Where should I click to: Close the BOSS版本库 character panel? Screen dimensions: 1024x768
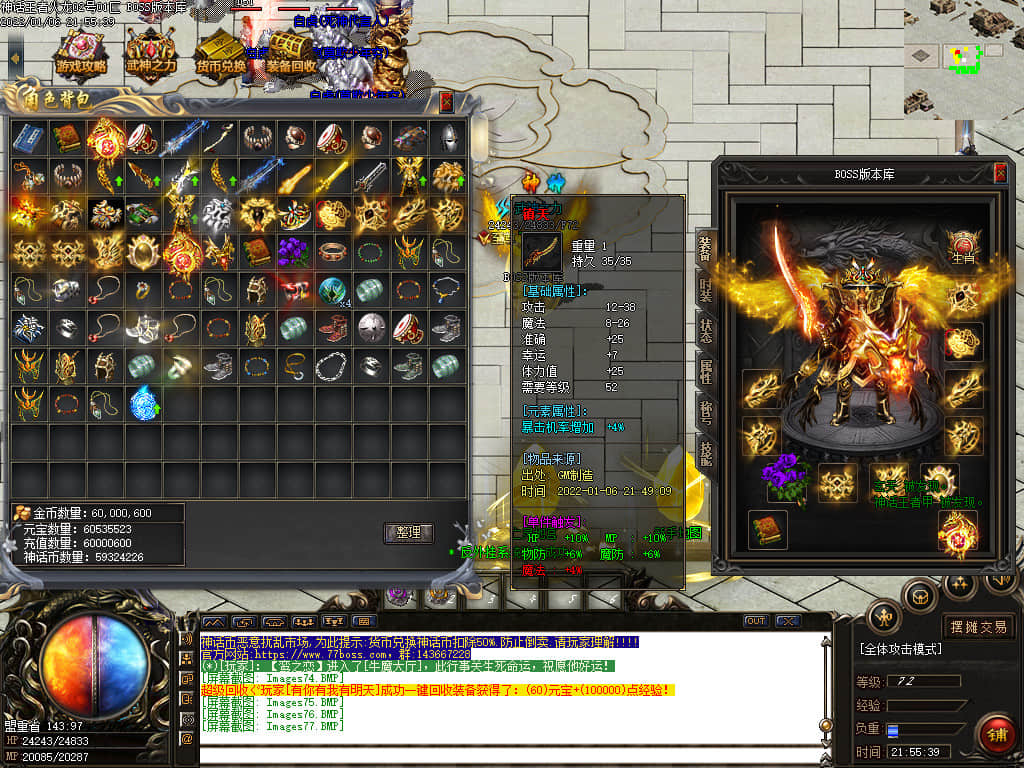click(x=1000, y=173)
